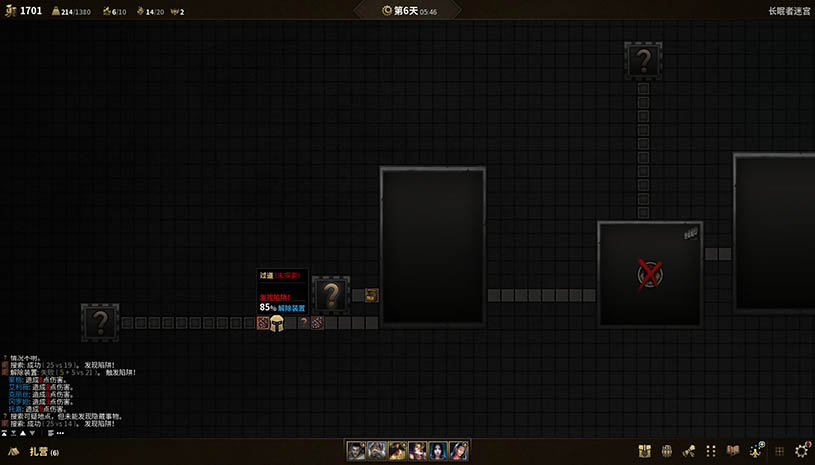Open the camp (扎营) button
Image resolution: width=815 pixels, height=465 pixels.
point(40,452)
